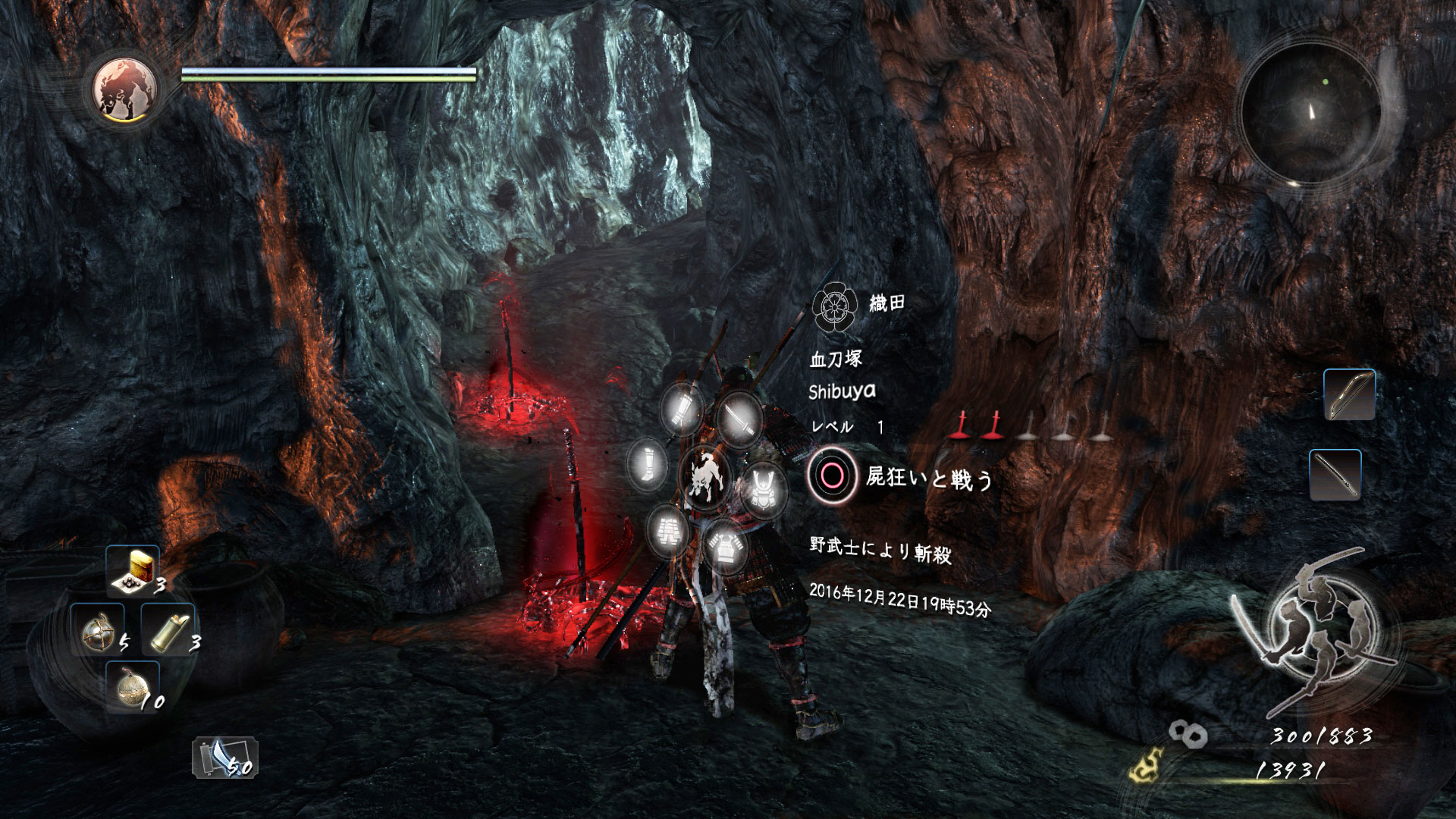Select the sheathed katana weapon slot
The width and height of the screenshot is (1456, 819).
[1335, 475]
